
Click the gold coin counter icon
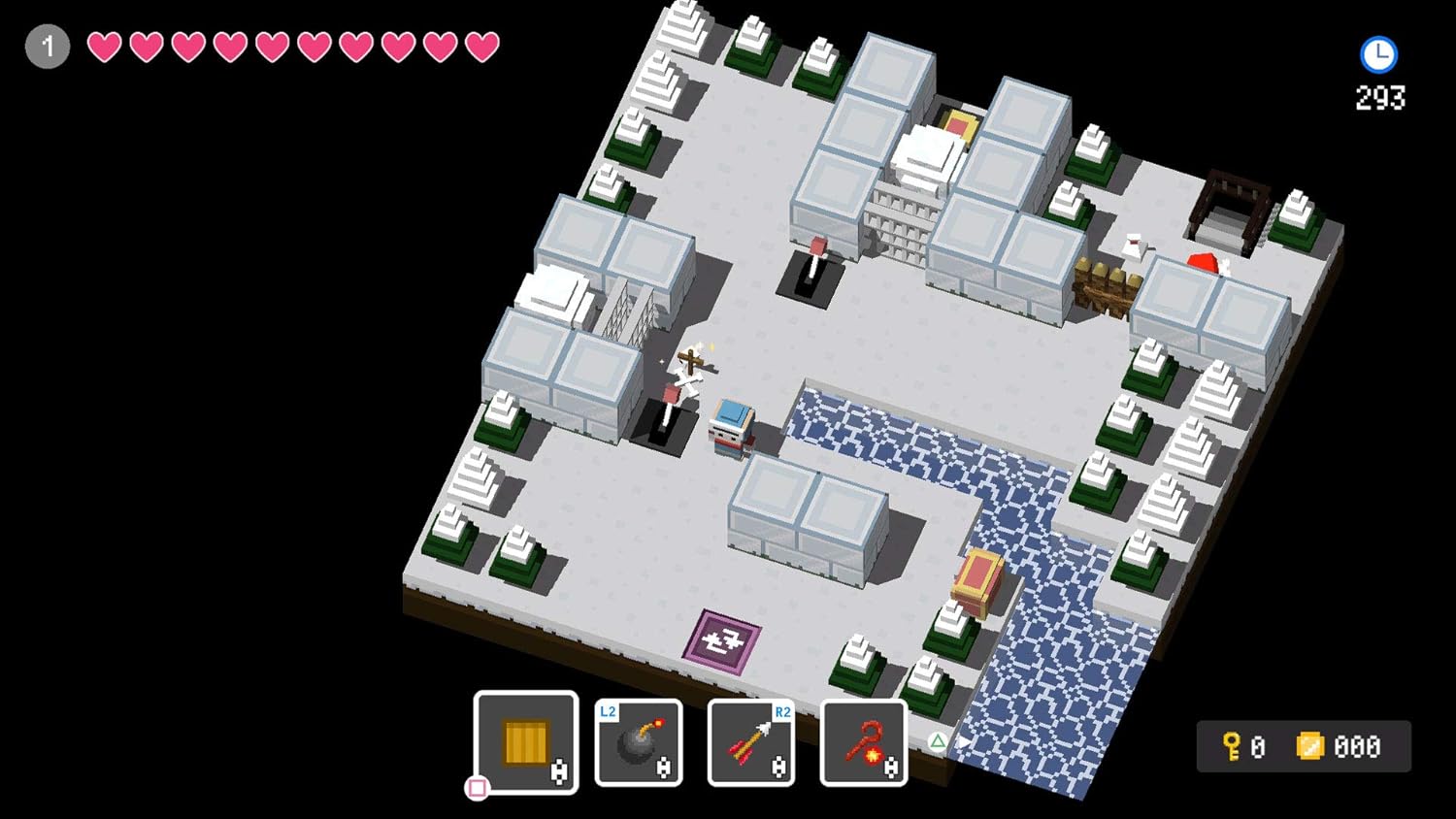pos(1312,745)
